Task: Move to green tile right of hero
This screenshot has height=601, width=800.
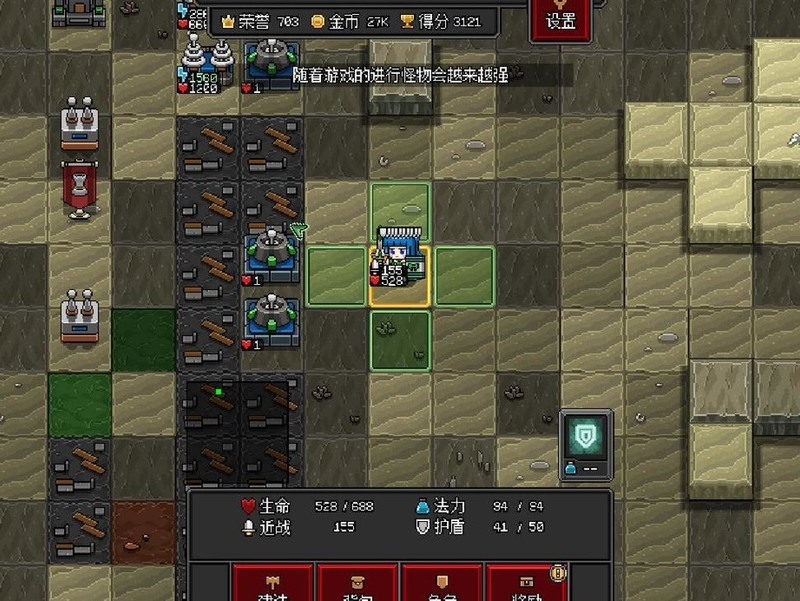Action: click(464, 275)
